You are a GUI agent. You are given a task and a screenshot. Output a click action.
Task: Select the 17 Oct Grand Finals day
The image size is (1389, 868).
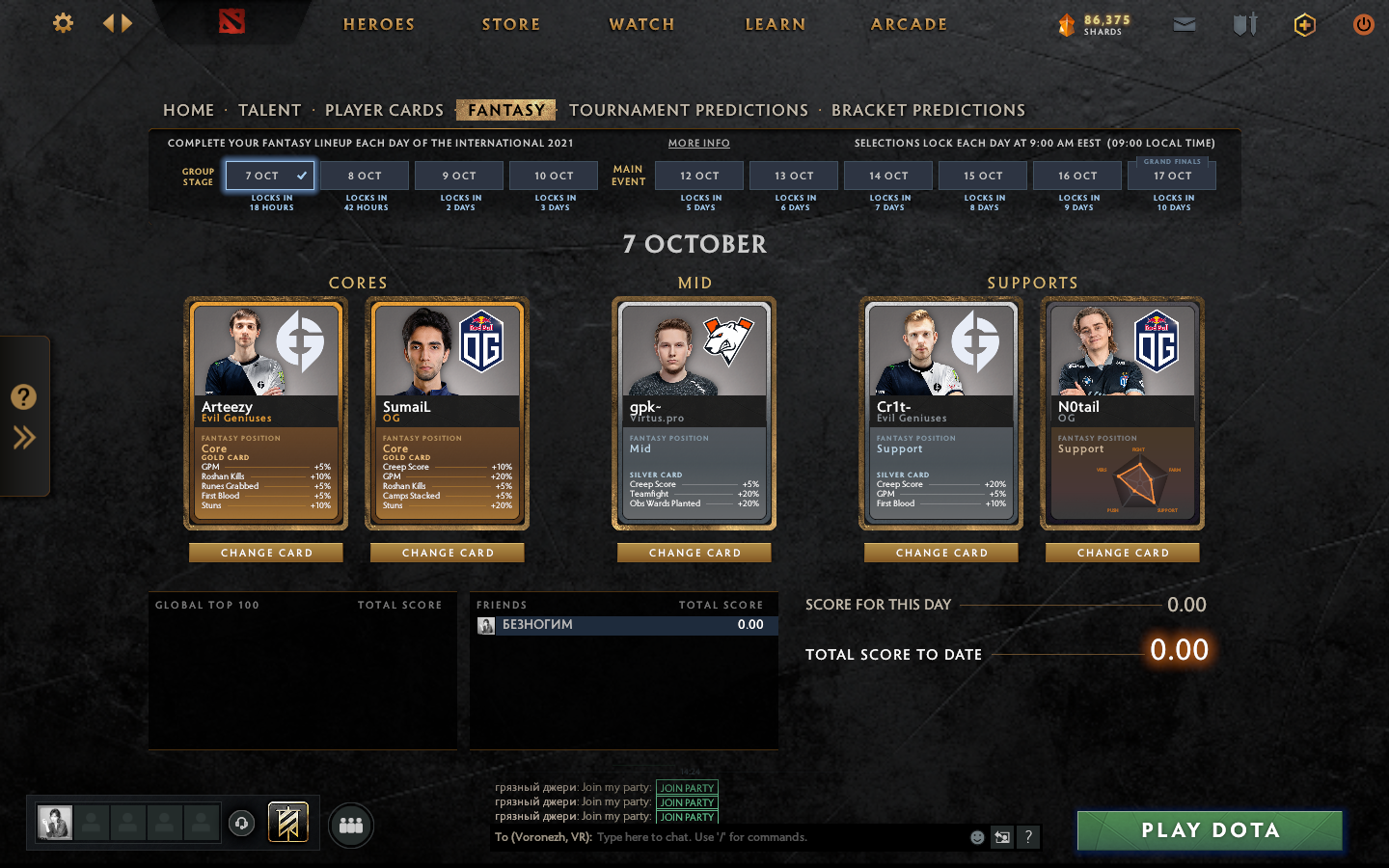1172,176
